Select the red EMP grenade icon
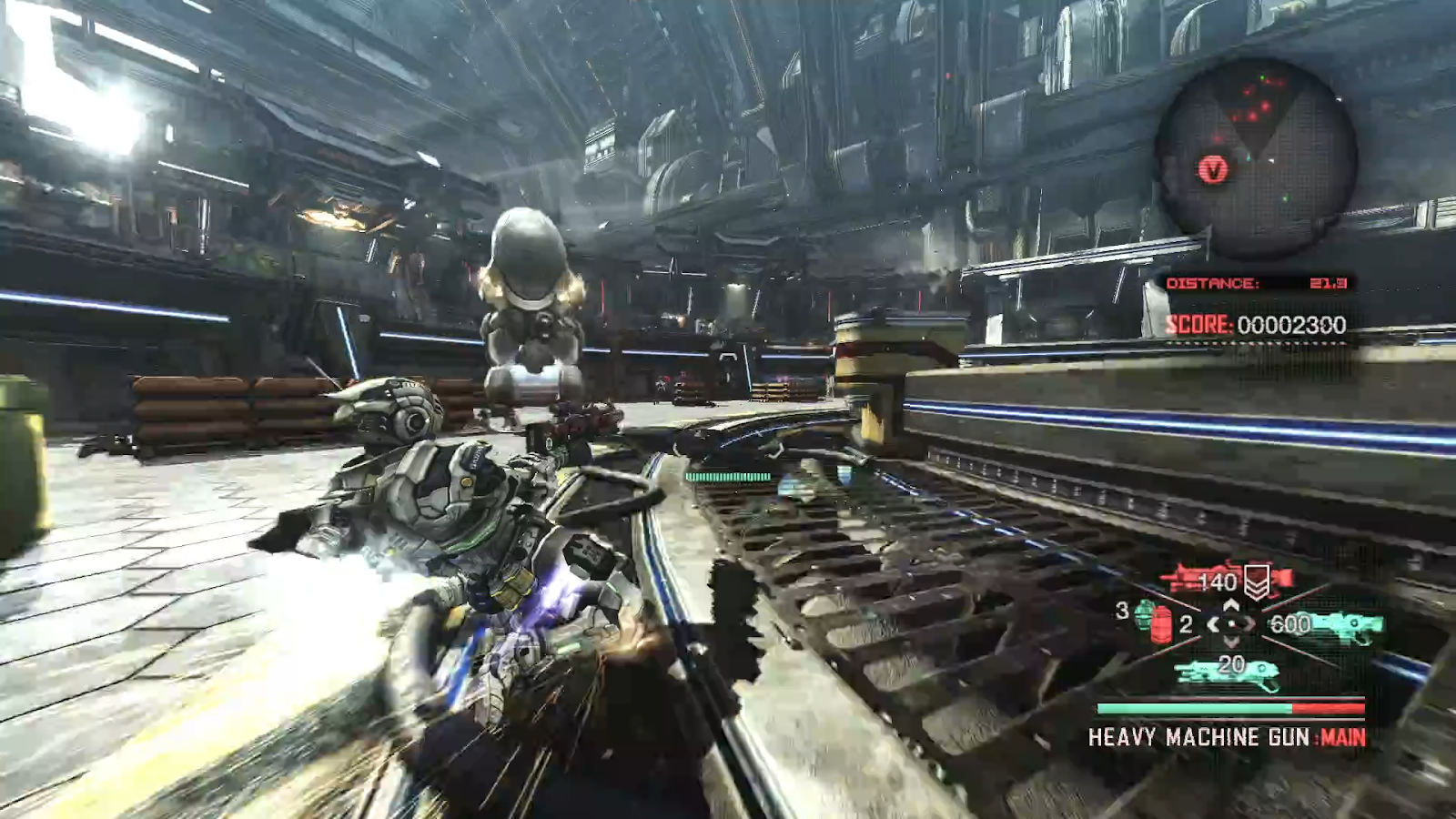The width and height of the screenshot is (1456, 819). 1161,626
